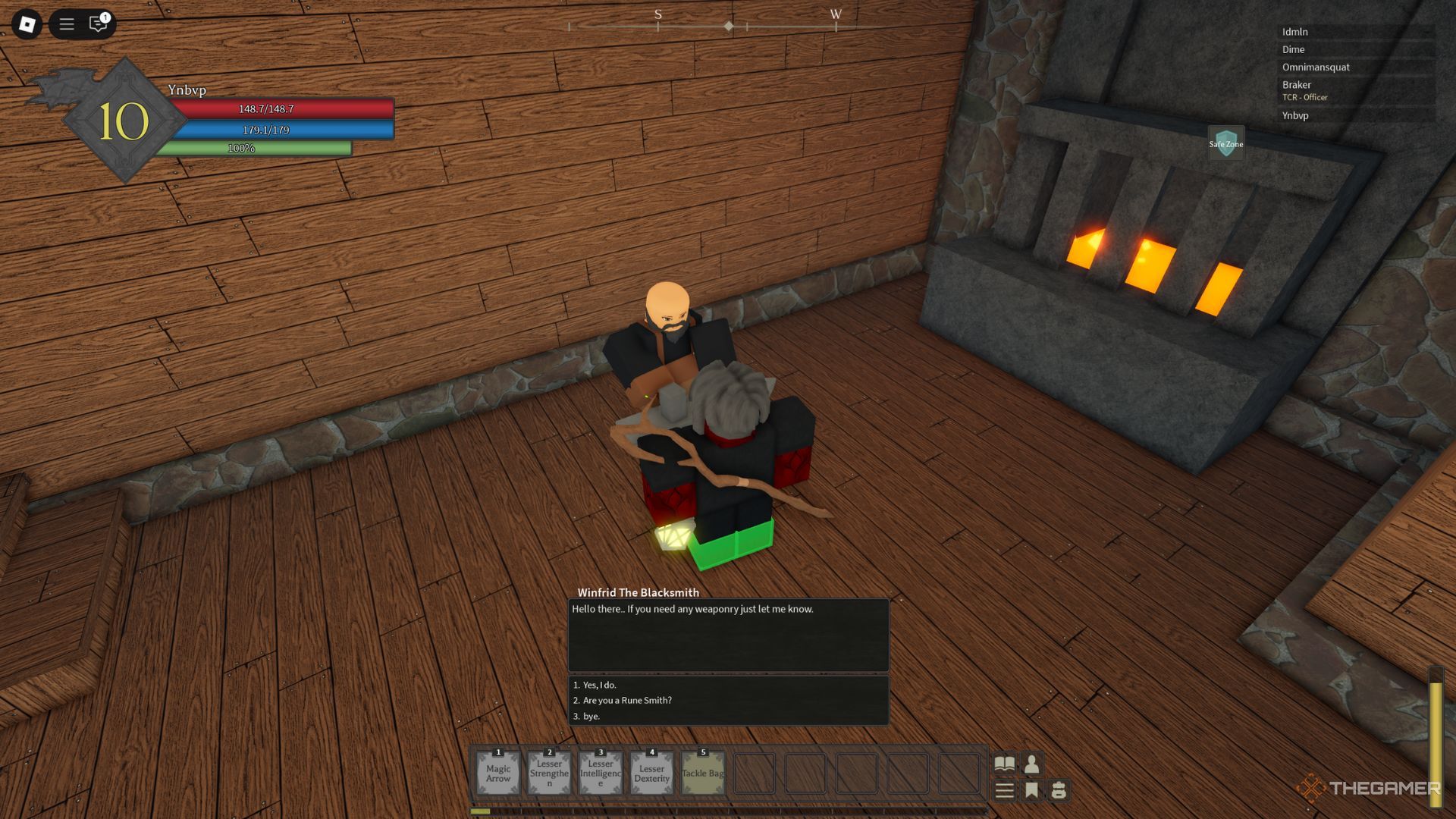Image resolution: width=1456 pixels, height=819 pixels.
Task: Open the Roblox chat with the notification badge
Action: pos(97,24)
